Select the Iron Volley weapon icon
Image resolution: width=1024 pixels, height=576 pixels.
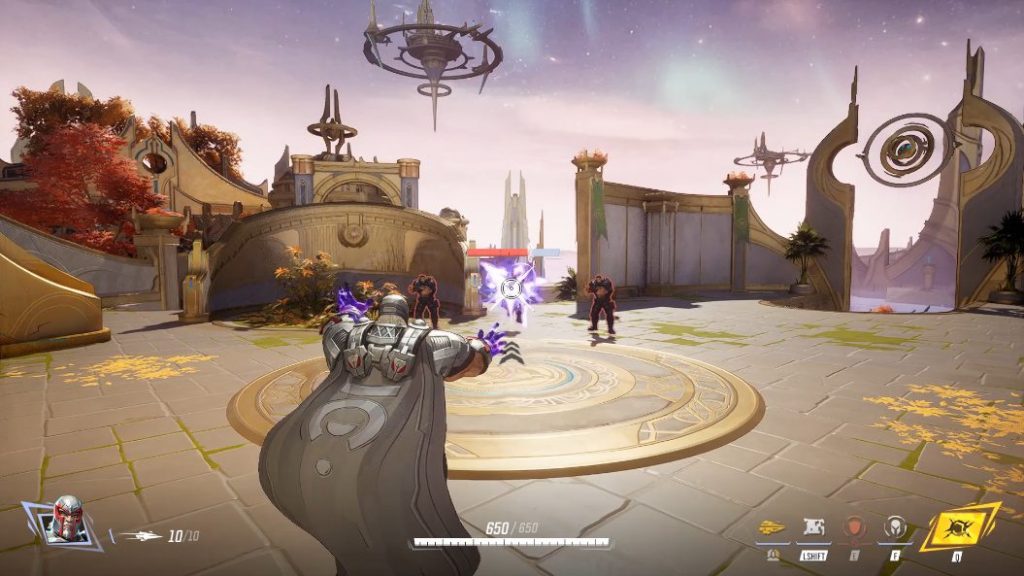click(139, 536)
